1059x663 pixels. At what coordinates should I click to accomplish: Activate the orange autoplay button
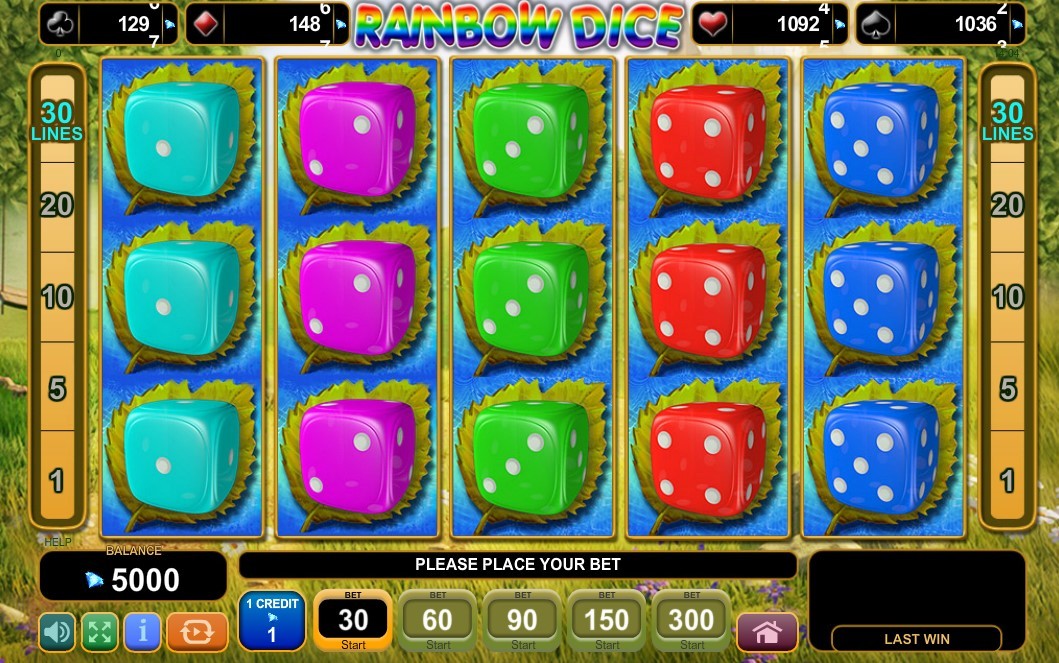pyautogui.click(x=197, y=631)
